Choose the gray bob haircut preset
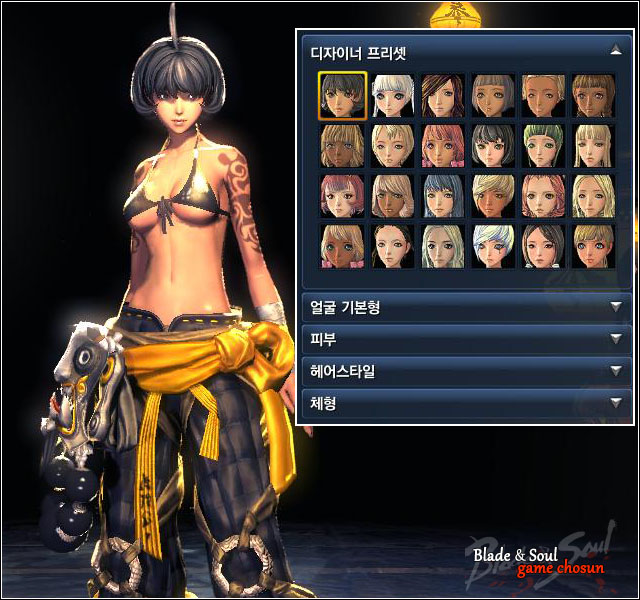The image size is (640, 600). click(x=493, y=96)
